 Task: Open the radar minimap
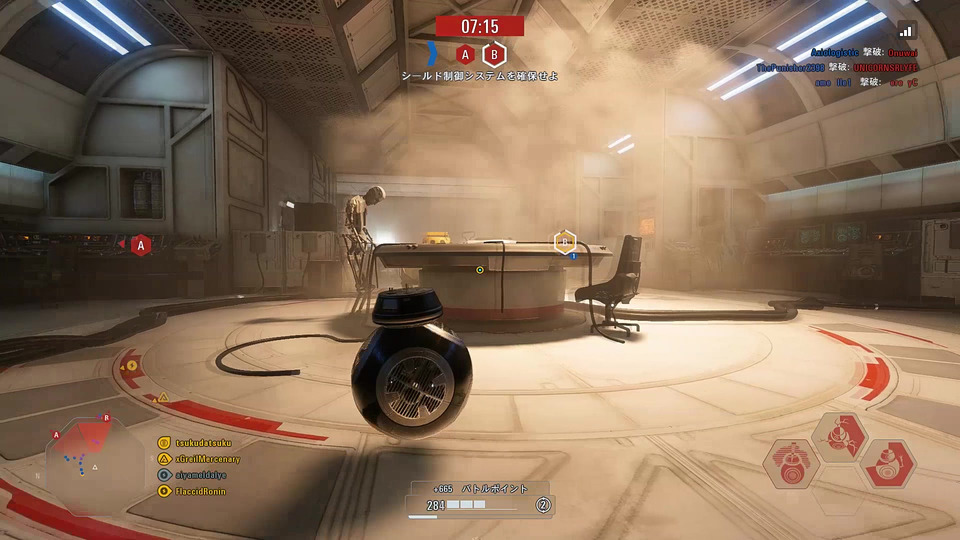[x=95, y=464]
